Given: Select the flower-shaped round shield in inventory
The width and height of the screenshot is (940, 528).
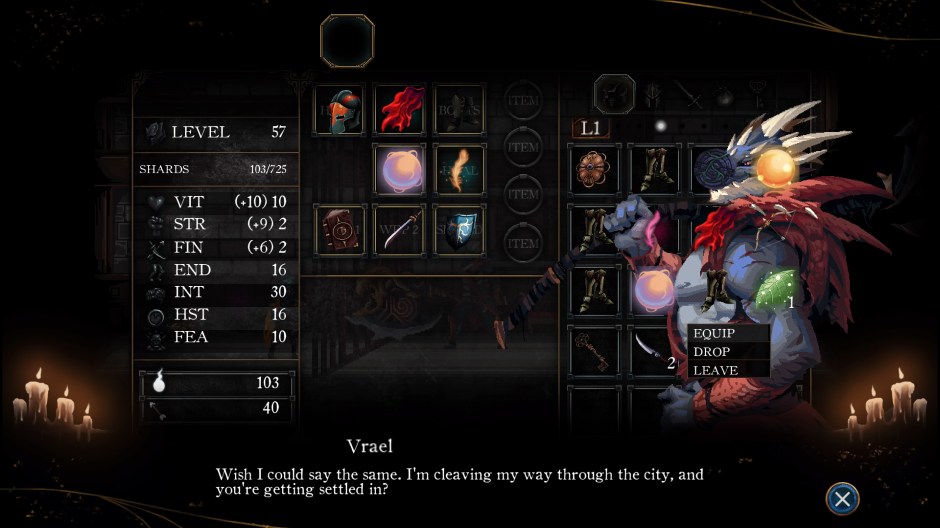Looking at the screenshot, I should 595,169.
